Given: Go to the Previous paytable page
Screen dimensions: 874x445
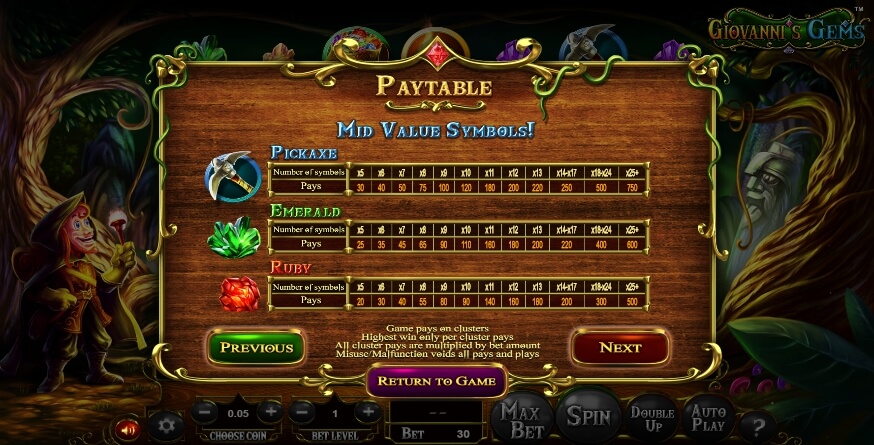Looking at the screenshot, I should 256,347.
